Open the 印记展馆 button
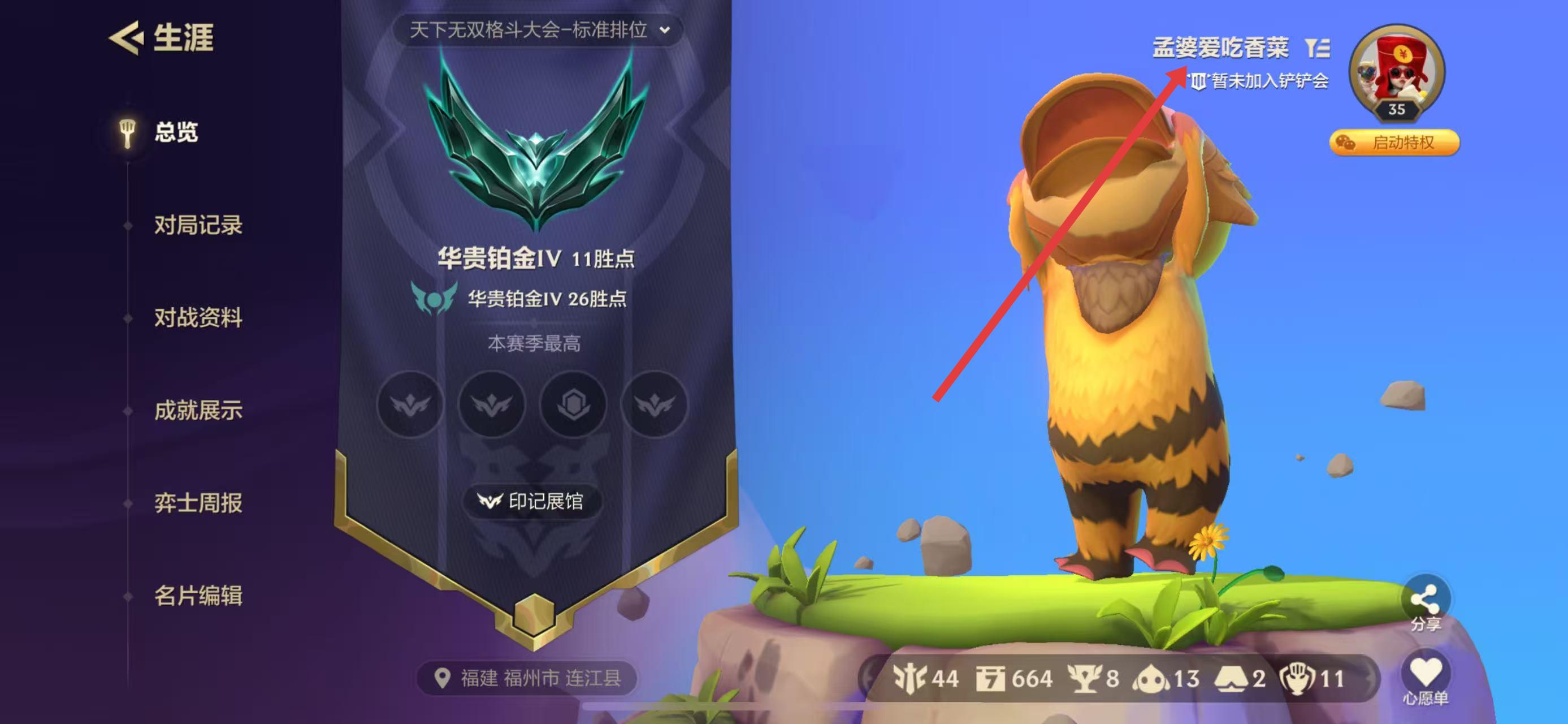Image resolution: width=1568 pixels, height=724 pixels. tap(532, 501)
